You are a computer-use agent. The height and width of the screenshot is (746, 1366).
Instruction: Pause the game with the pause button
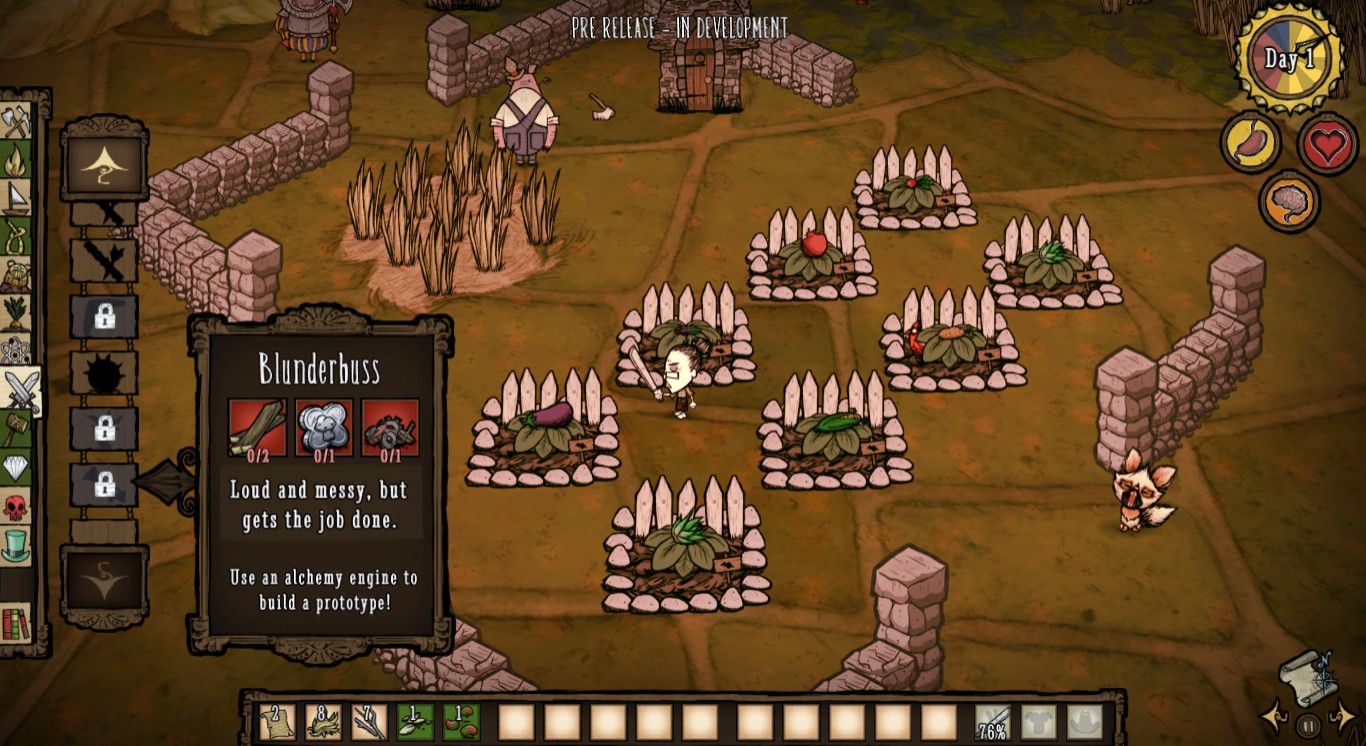(1308, 725)
